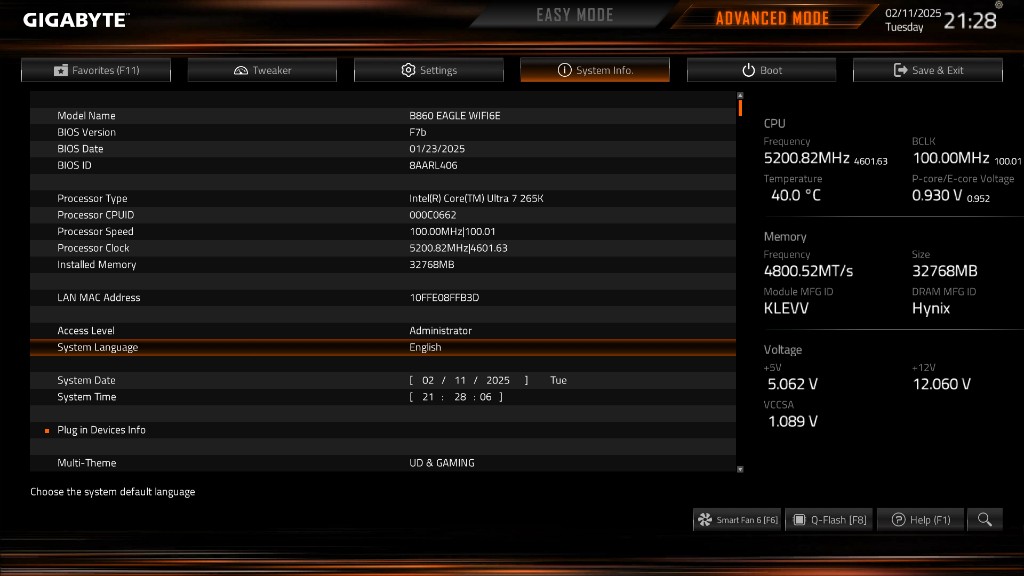Launch the Q-Flash utility
The width and height of the screenshot is (1024, 576).
coord(829,520)
